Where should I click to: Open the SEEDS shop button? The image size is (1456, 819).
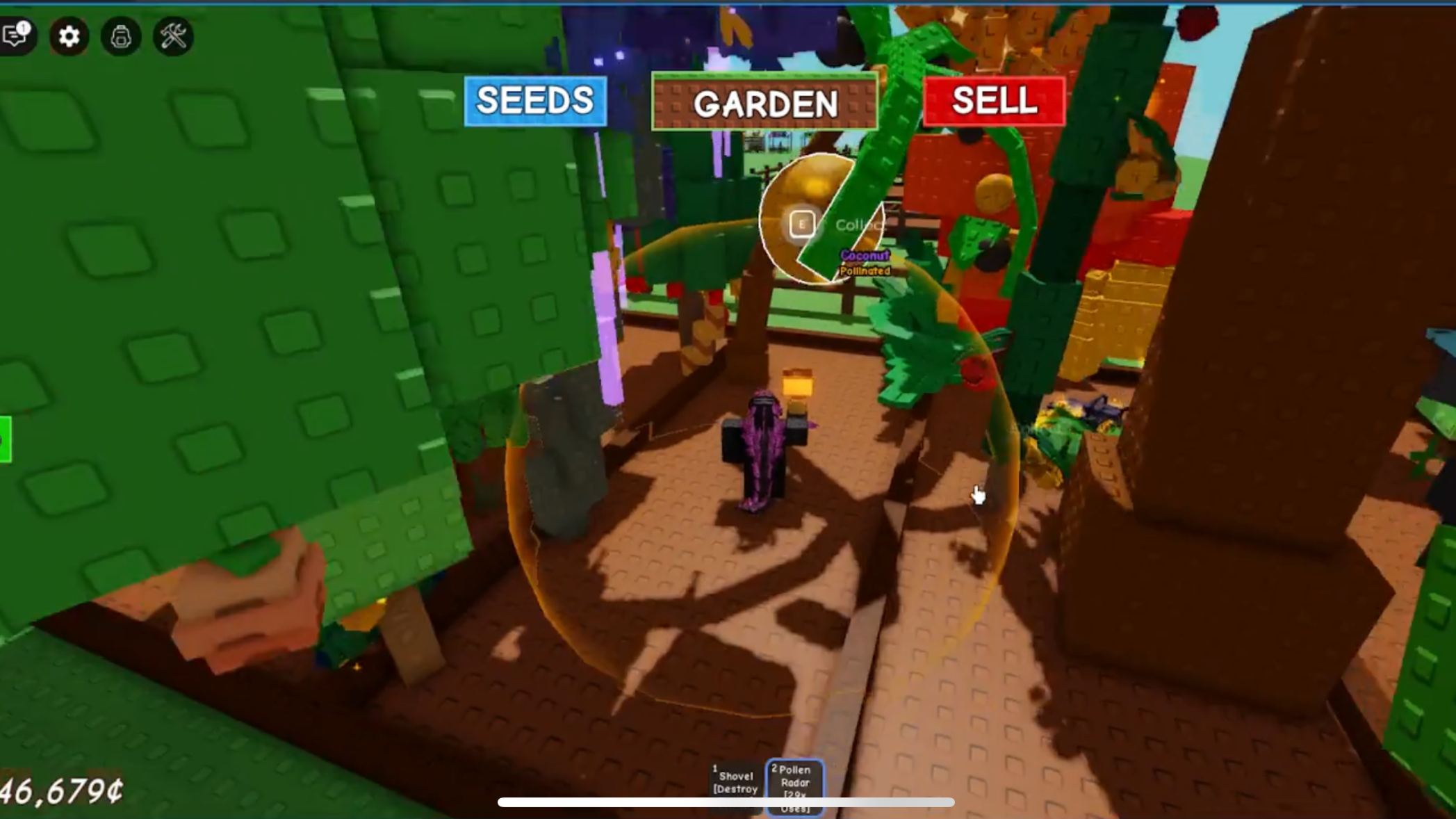(x=535, y=101)
